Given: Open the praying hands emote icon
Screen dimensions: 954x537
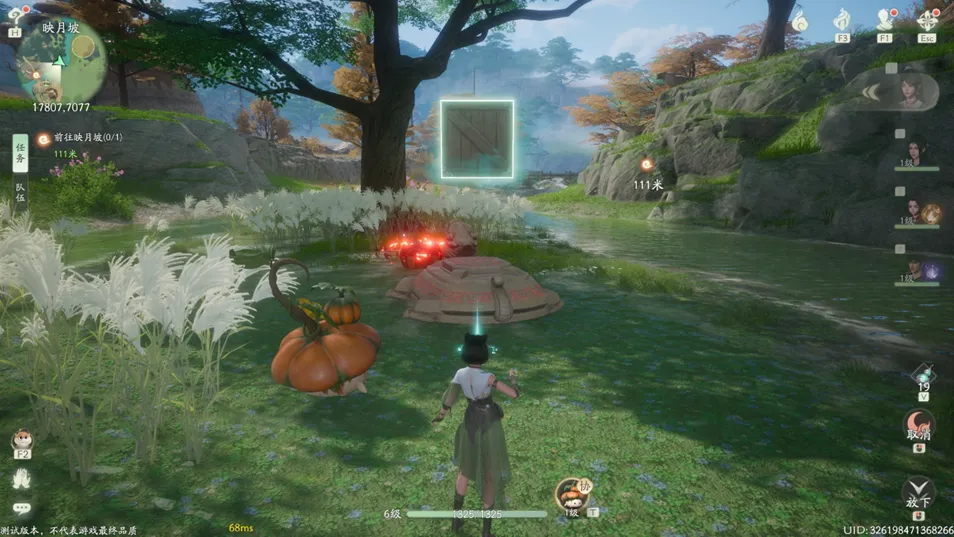Looking at the screenshot, I should 21,480.
